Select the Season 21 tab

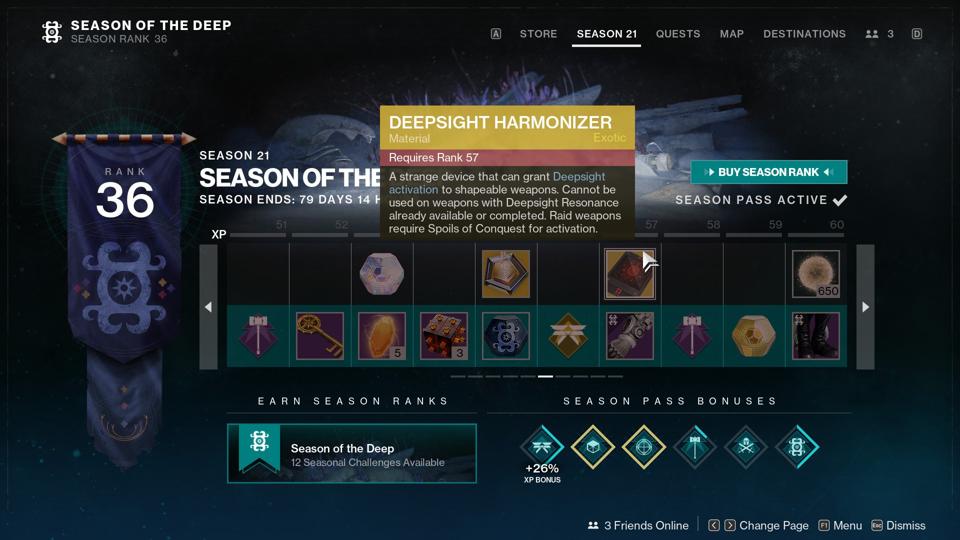[x=607, y=34]
